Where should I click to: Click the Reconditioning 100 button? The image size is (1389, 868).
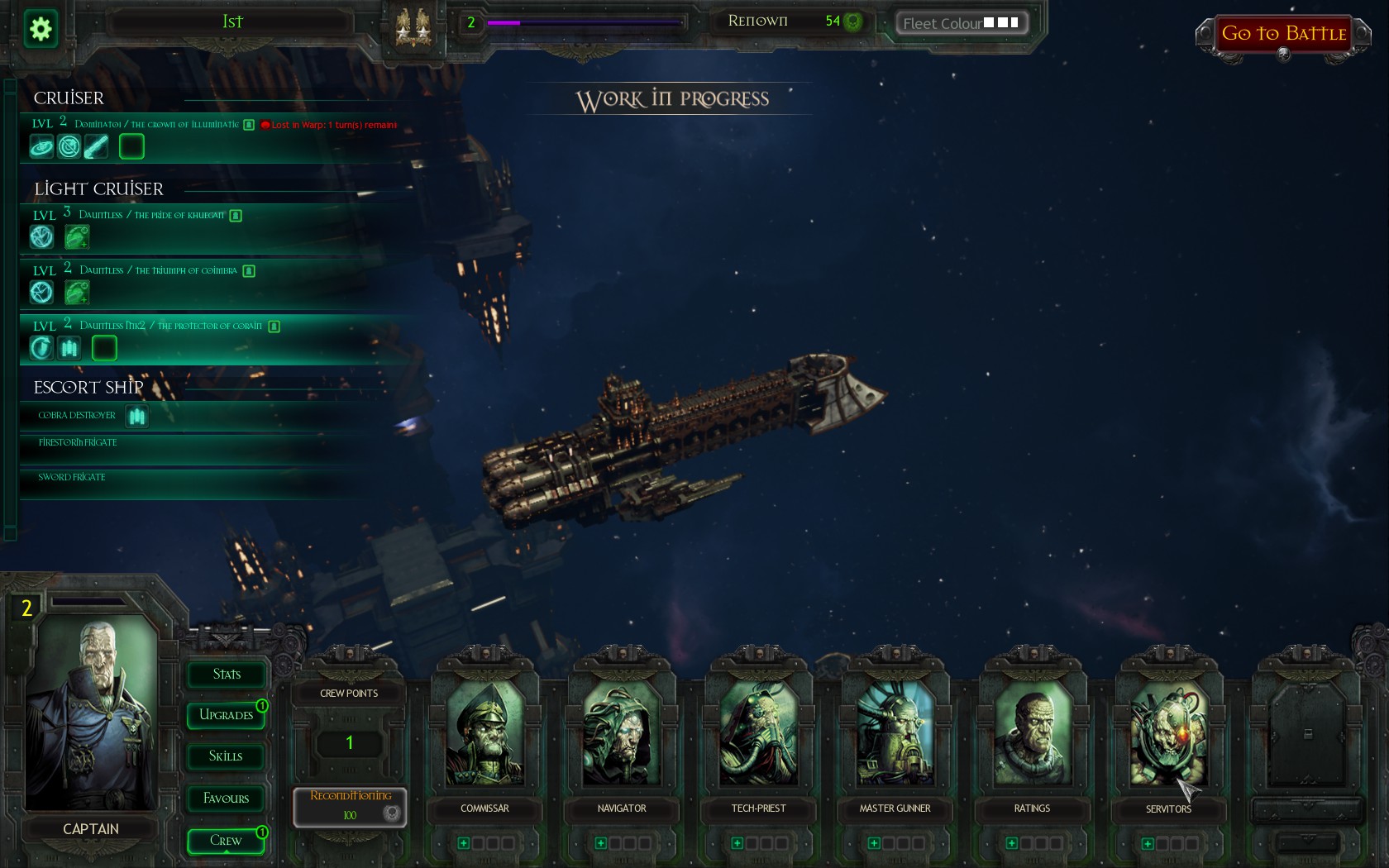point(350,806)
